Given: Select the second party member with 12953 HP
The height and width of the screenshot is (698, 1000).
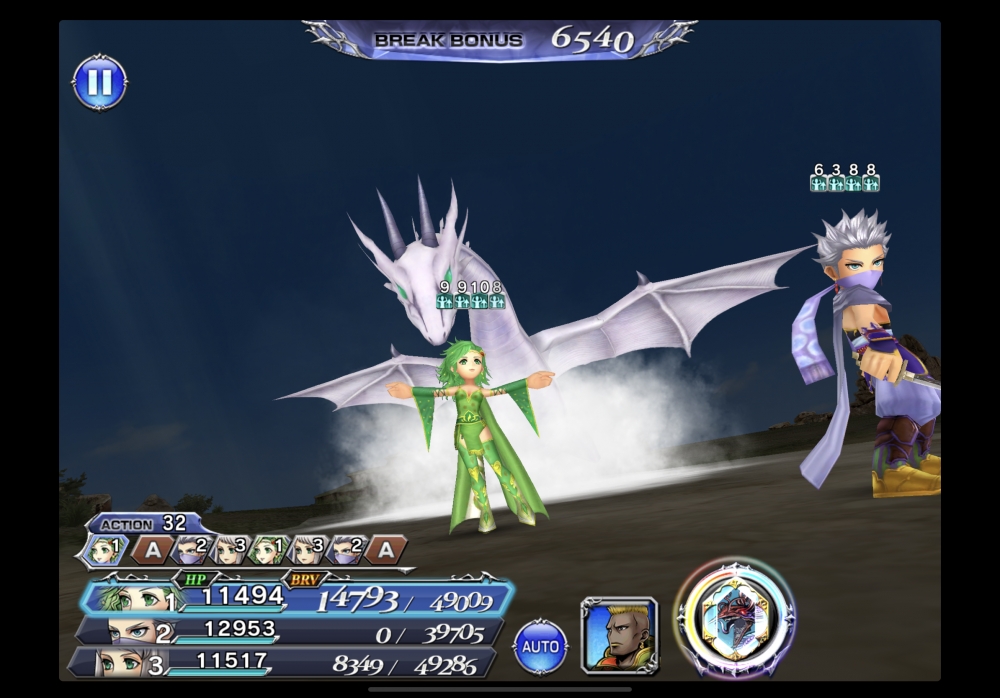Looking at the screenshot, I should coord(290,630).
